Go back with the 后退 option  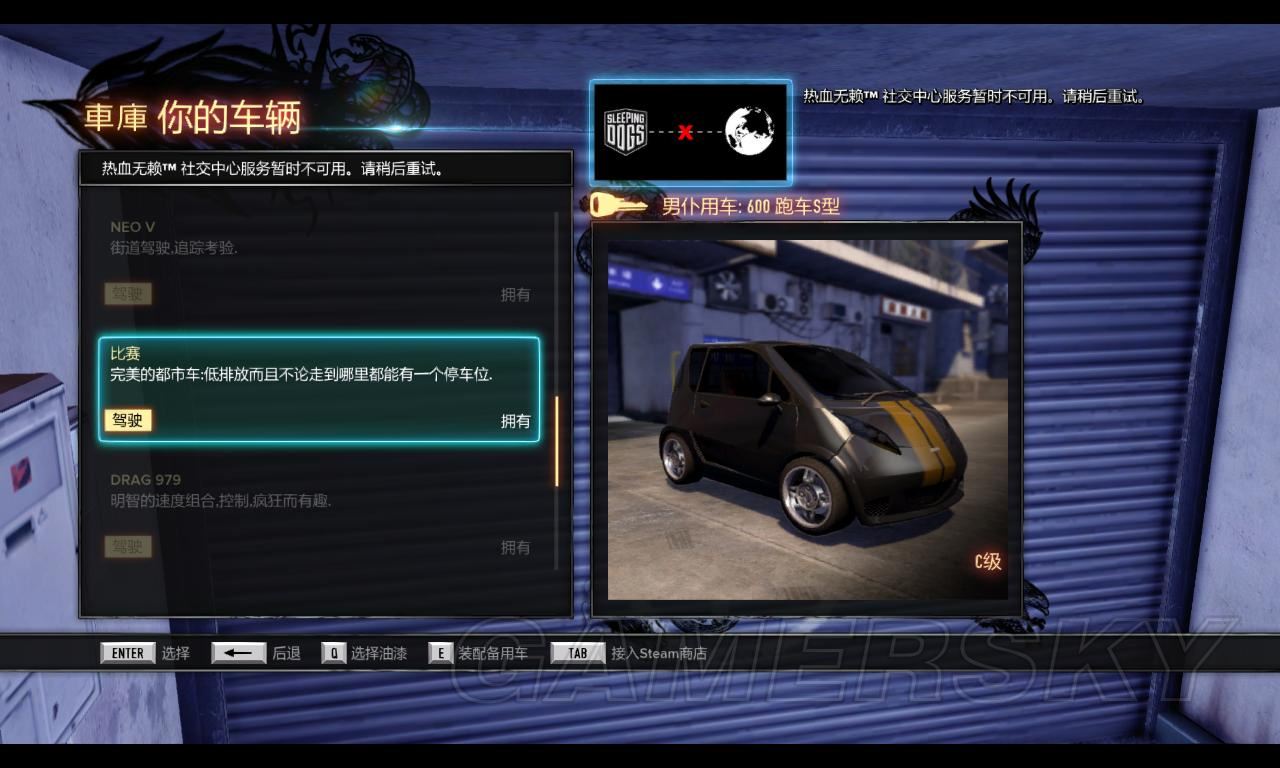256,653
